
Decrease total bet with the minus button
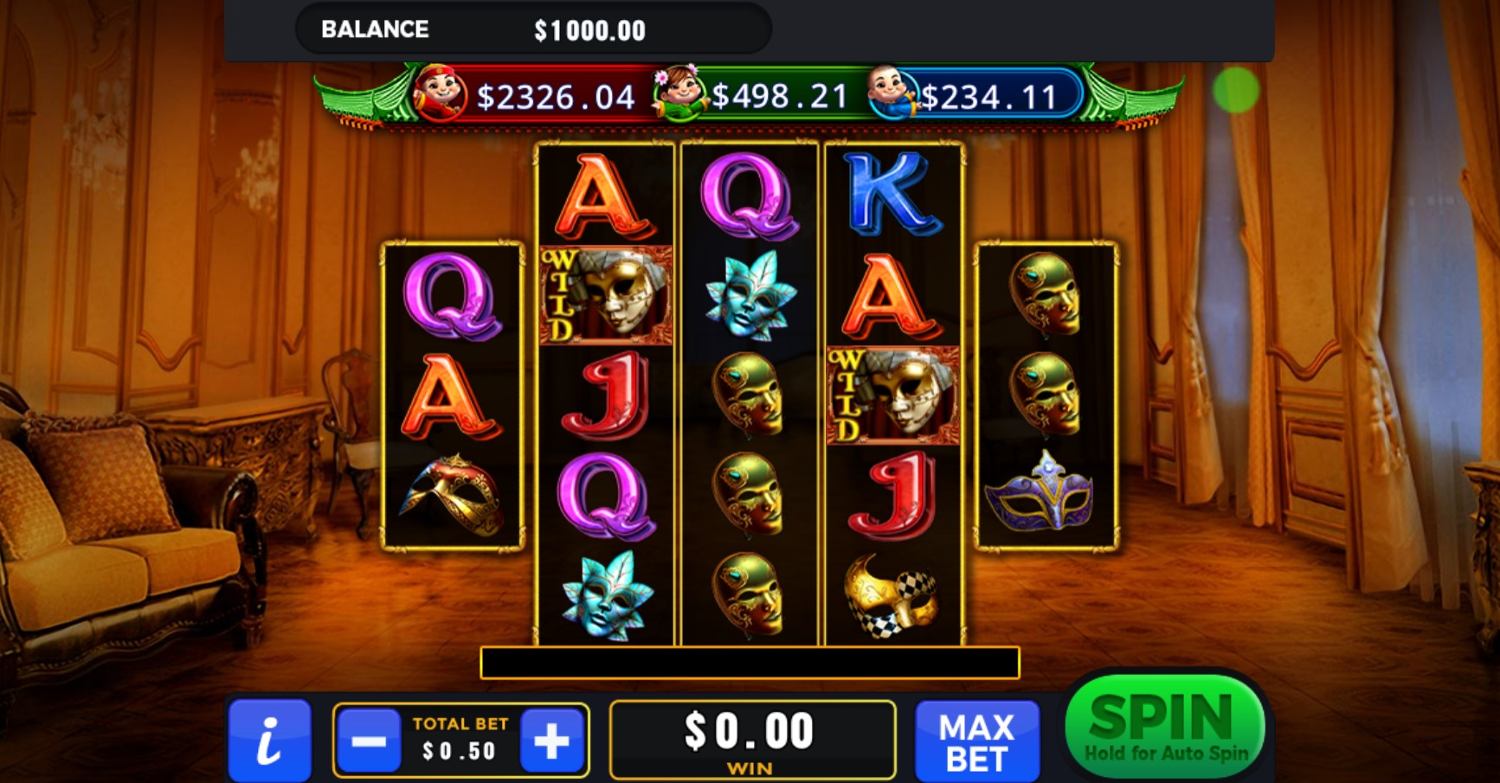coord(369,740)
